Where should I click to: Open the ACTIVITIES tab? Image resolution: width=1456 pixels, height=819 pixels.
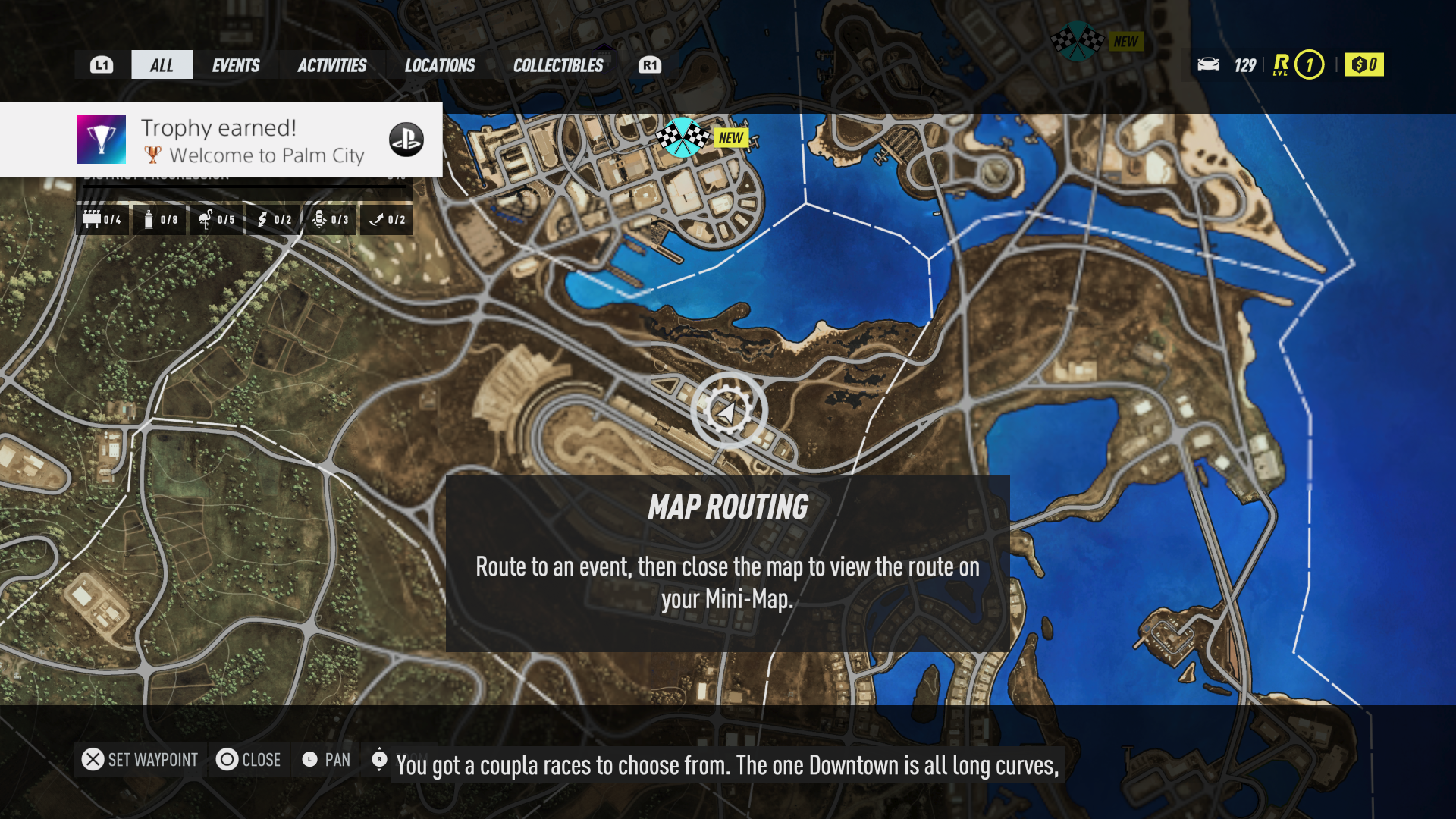[x=332, y=65]
